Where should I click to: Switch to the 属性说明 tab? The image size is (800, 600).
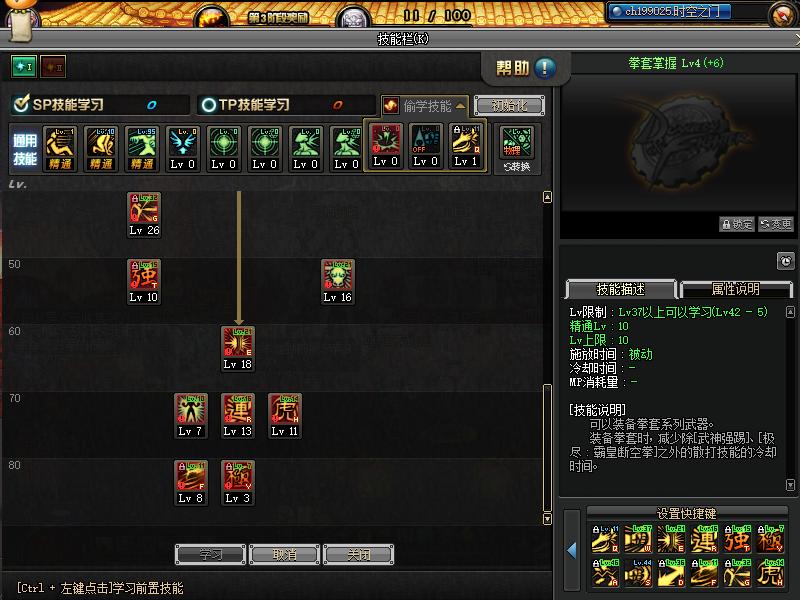click(x=735, y=289)
